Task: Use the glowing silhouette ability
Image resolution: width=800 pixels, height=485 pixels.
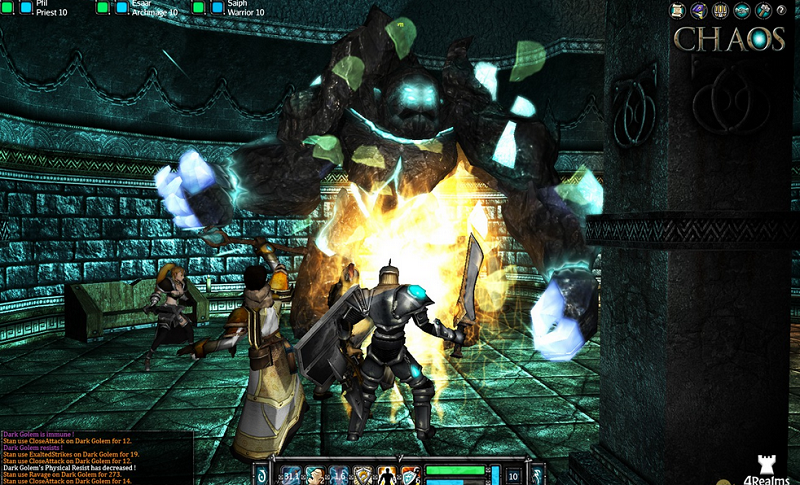Action: click(x=387, y=475)
